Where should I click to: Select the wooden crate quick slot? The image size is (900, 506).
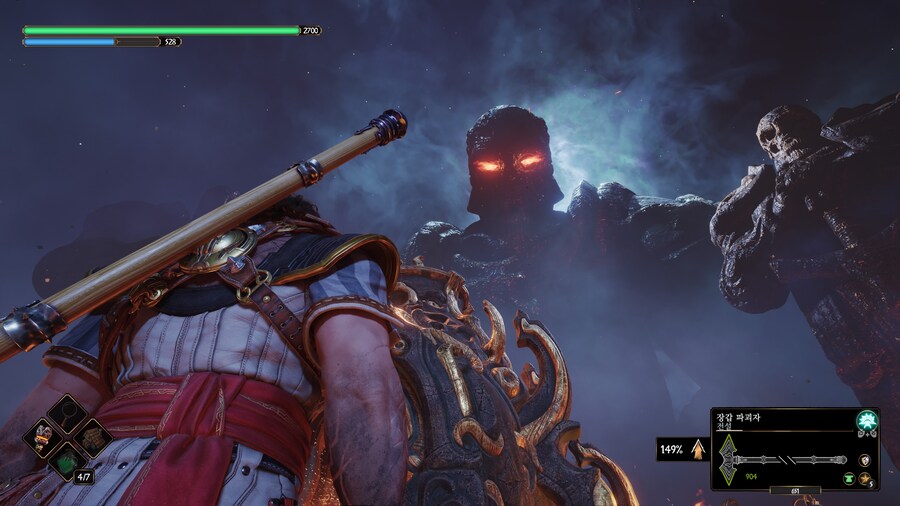pos(93,437)
